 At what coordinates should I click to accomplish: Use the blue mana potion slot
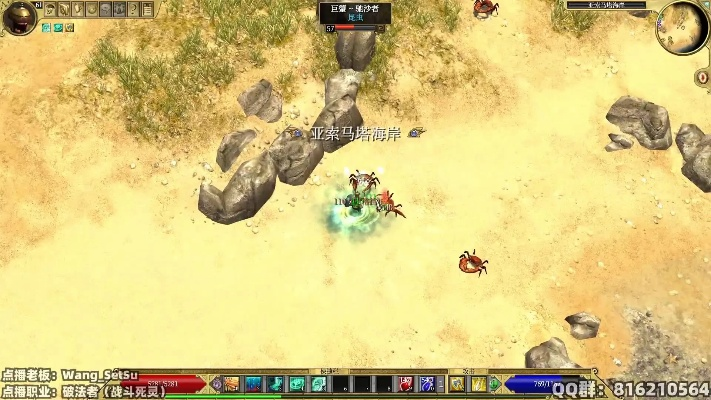[427, 384]
